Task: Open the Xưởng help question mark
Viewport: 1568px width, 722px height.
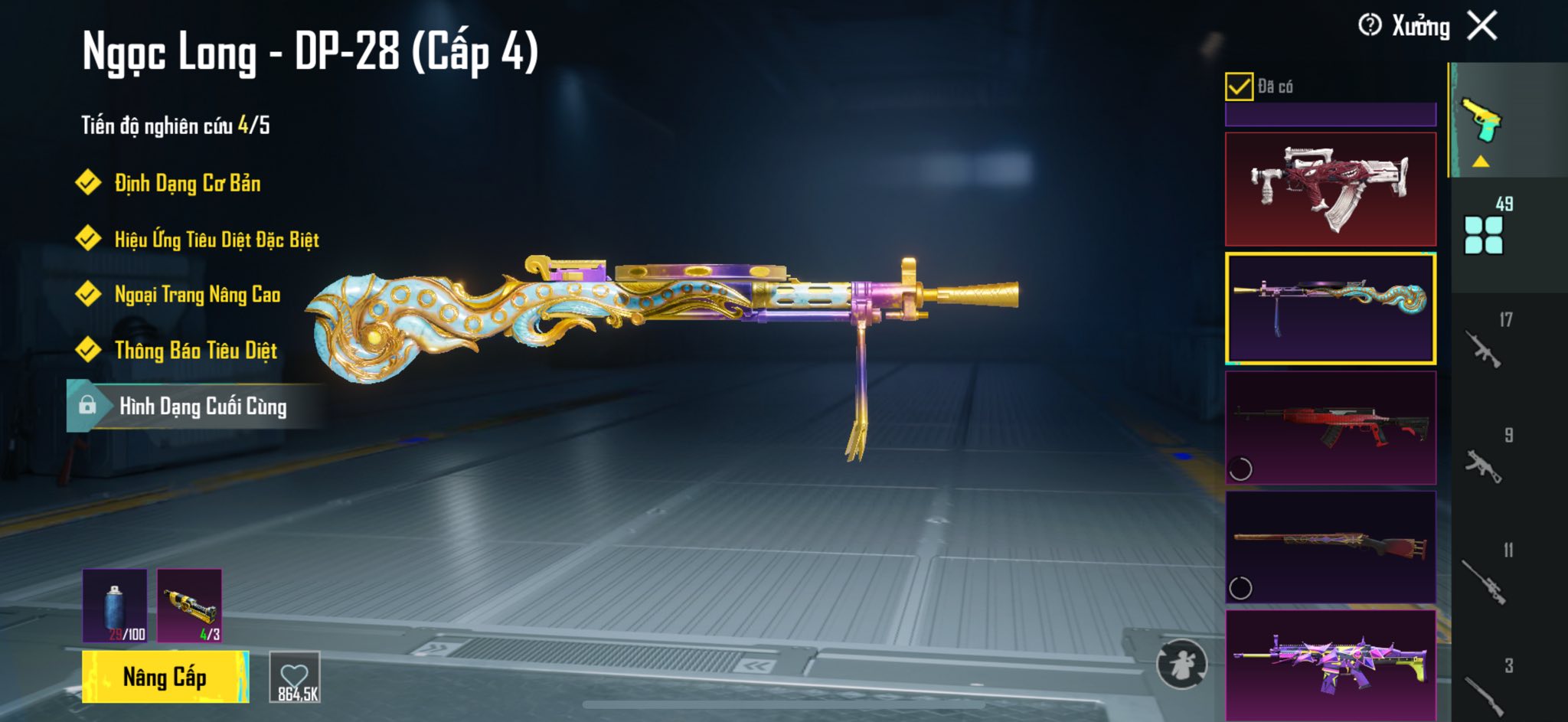Action: 1369,26
